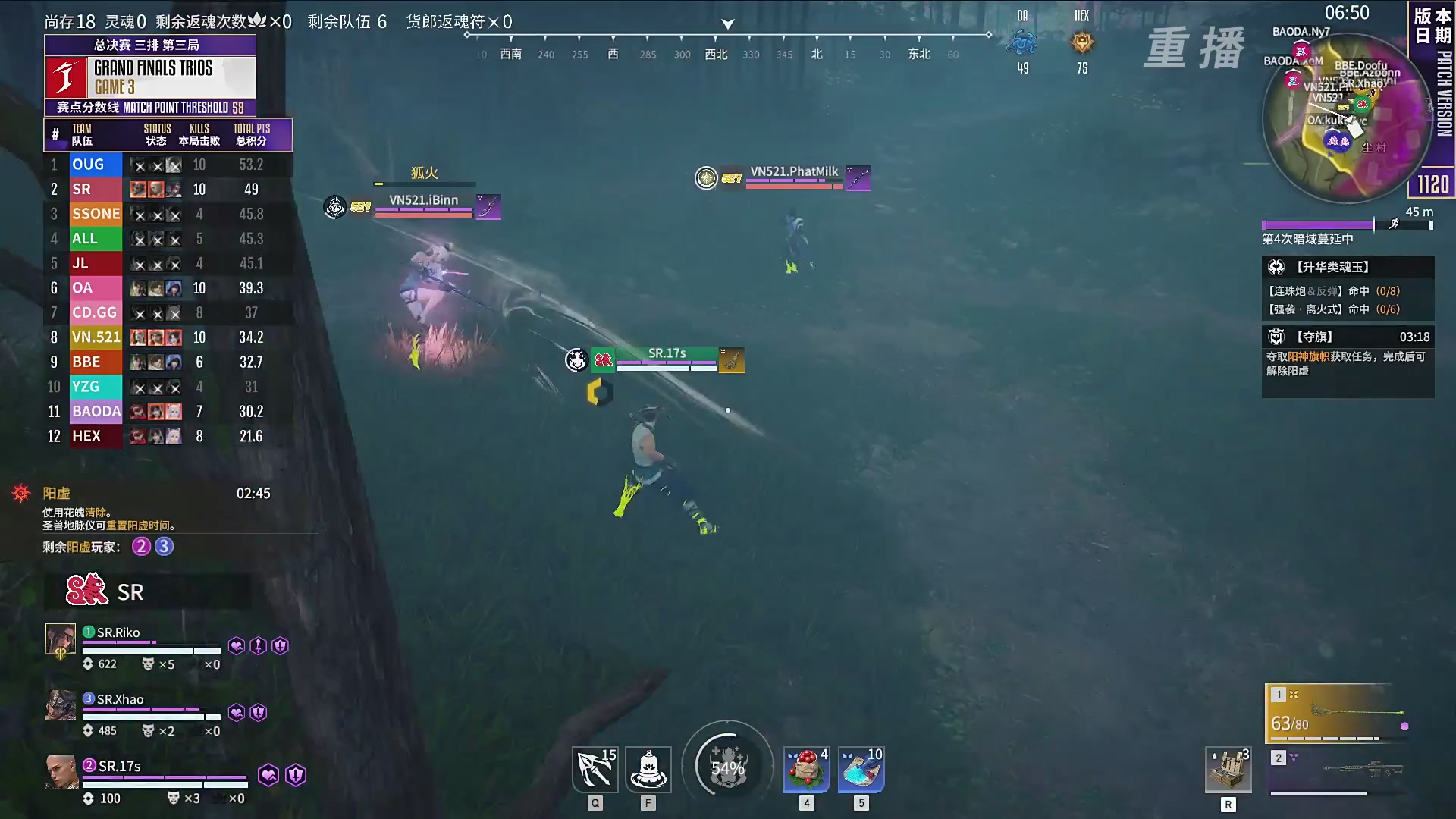Toggle the heart perk beside SR.Riko
The image size is (1456, 819).
237,645
